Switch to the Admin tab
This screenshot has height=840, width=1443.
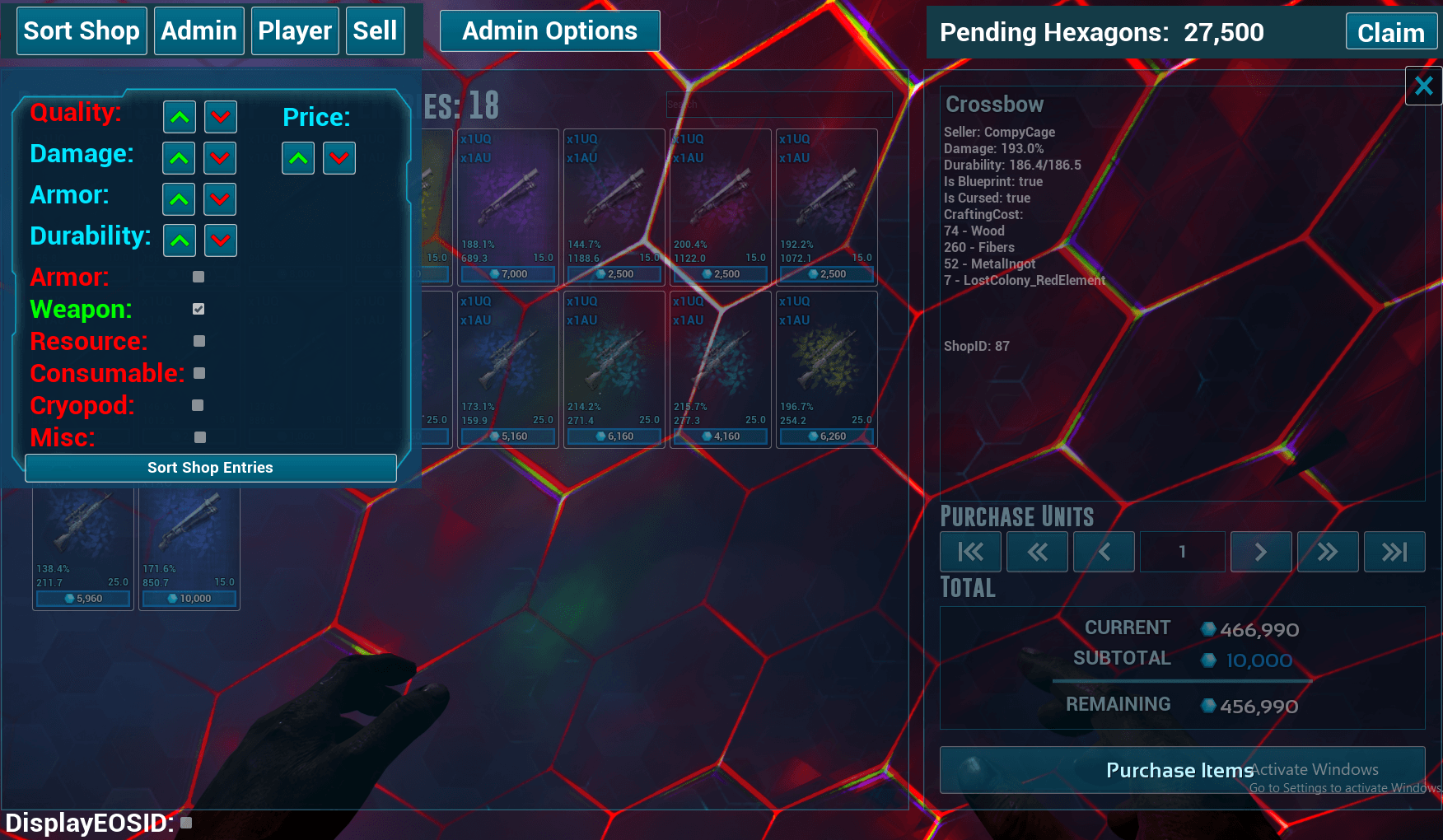[x=198, y=31]
